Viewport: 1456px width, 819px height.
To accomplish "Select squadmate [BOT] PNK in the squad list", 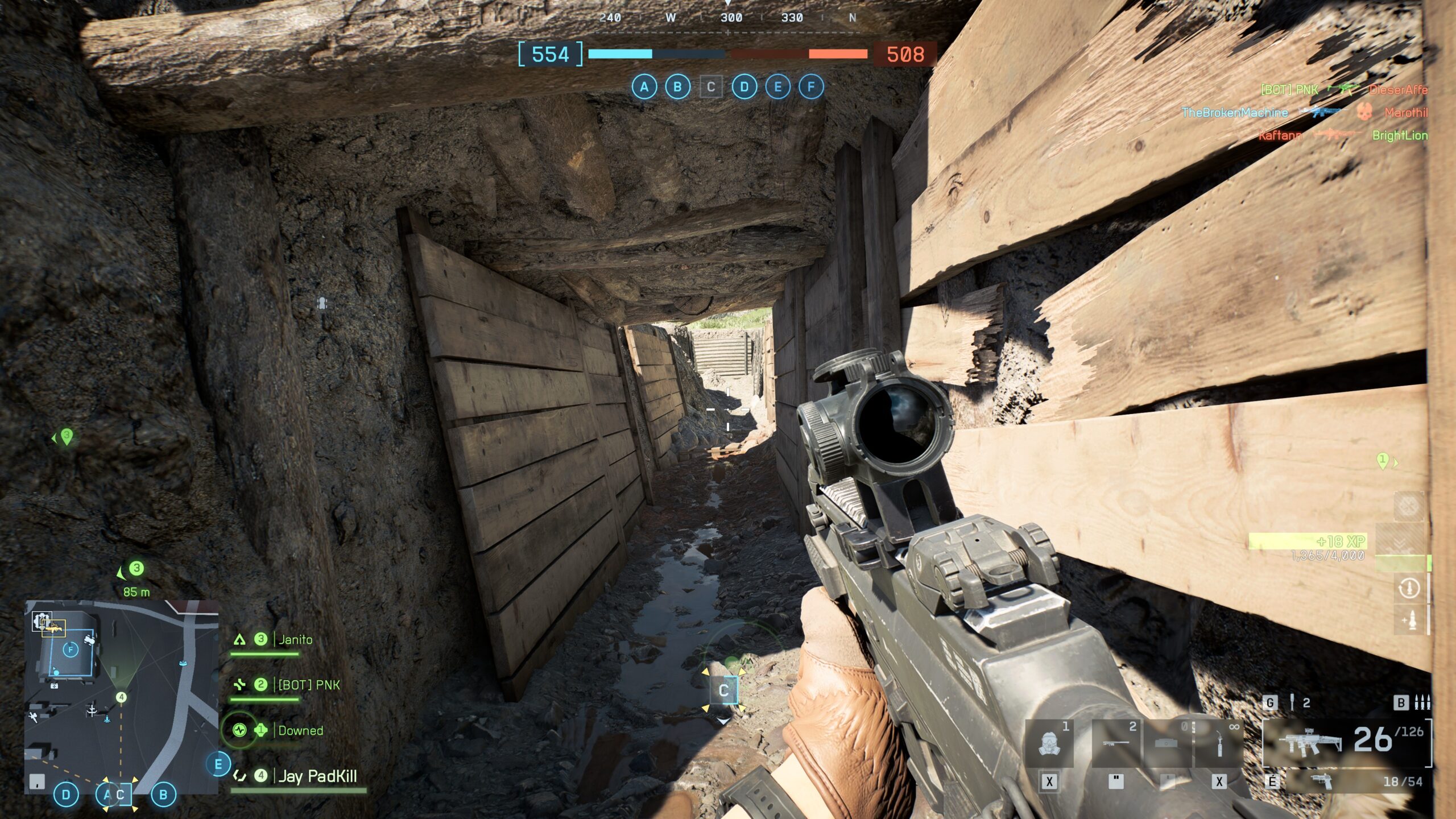I will pos(308,685).
